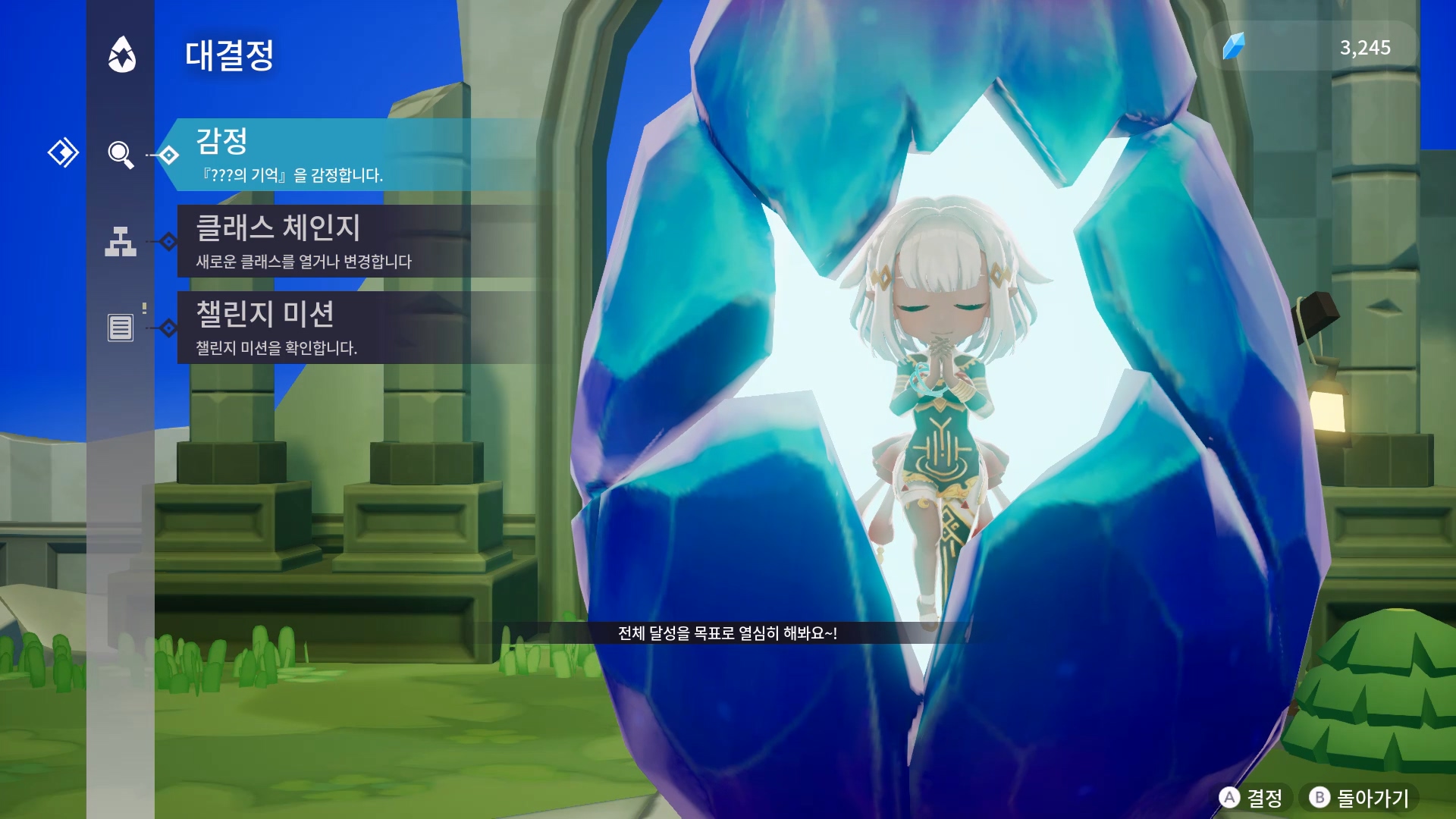Screen dimensions: 1456x819
Task: Open the 클래스 체인지 option
Action: point(349,241)
